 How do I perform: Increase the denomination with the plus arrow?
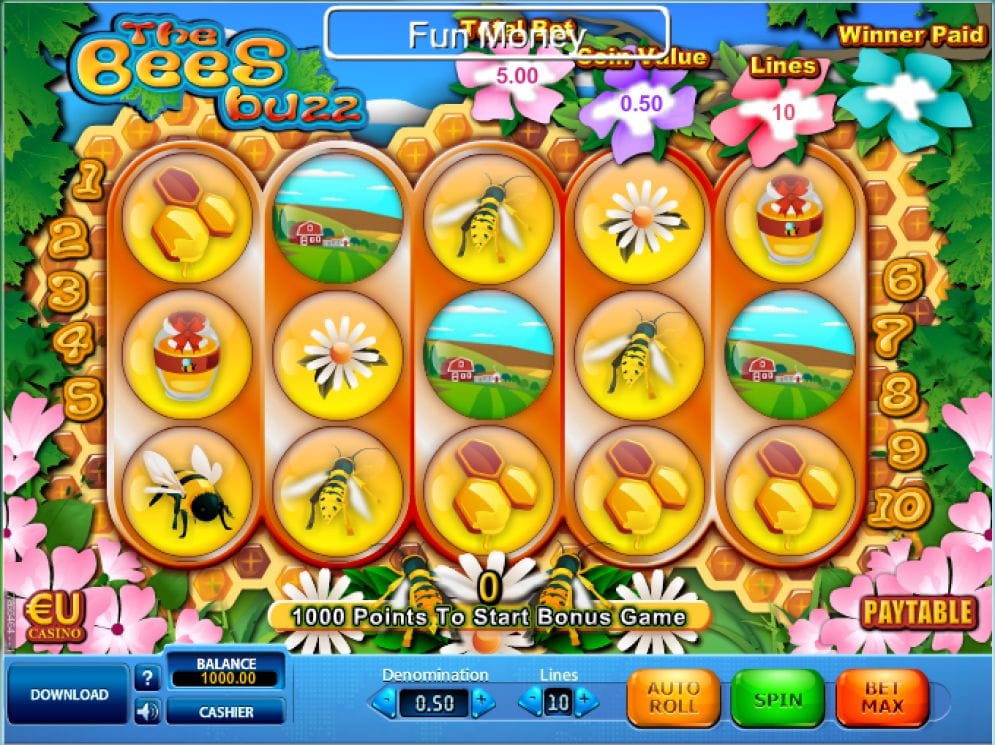482,702
